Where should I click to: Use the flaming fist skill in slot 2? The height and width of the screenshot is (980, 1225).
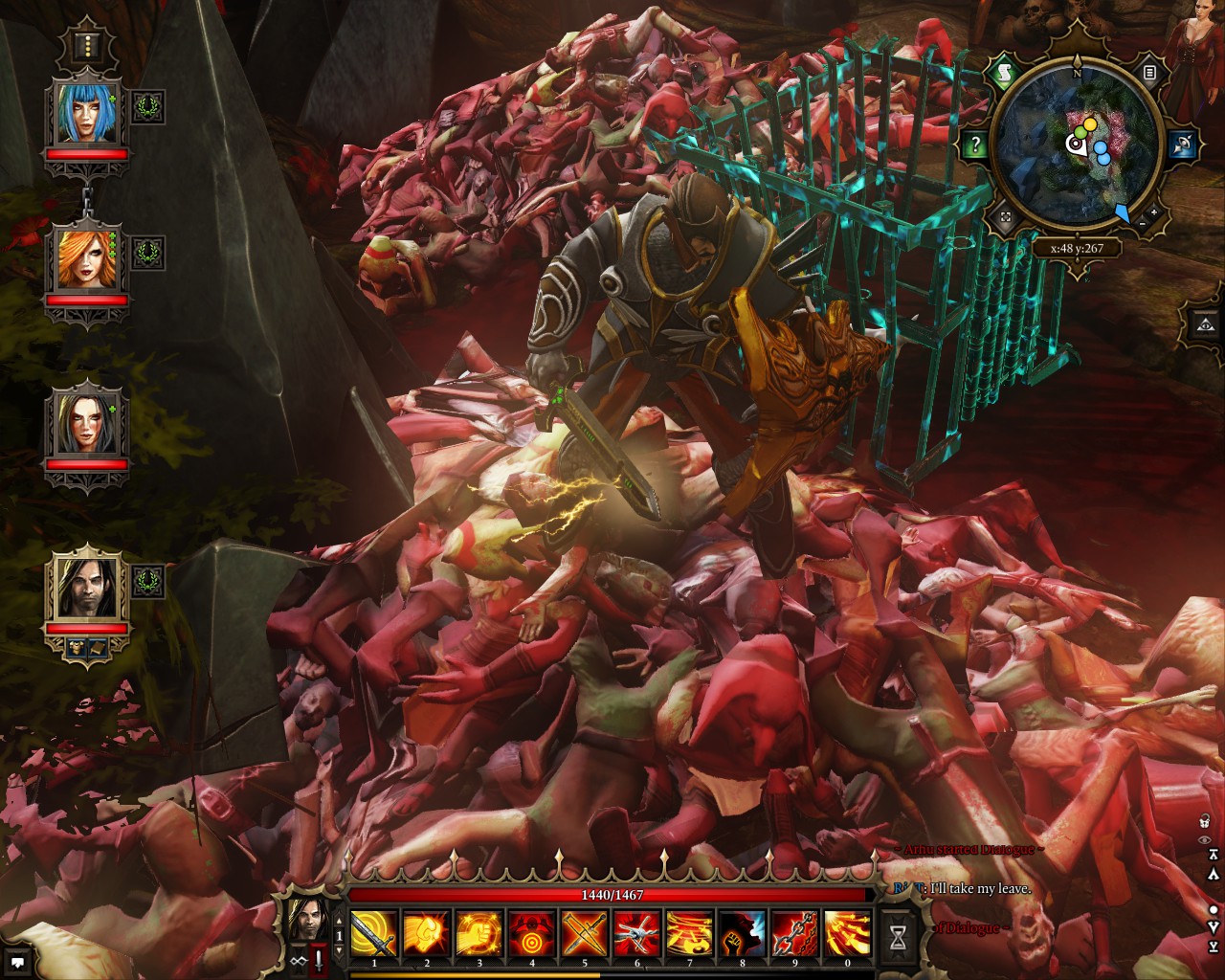click(427, 933)
